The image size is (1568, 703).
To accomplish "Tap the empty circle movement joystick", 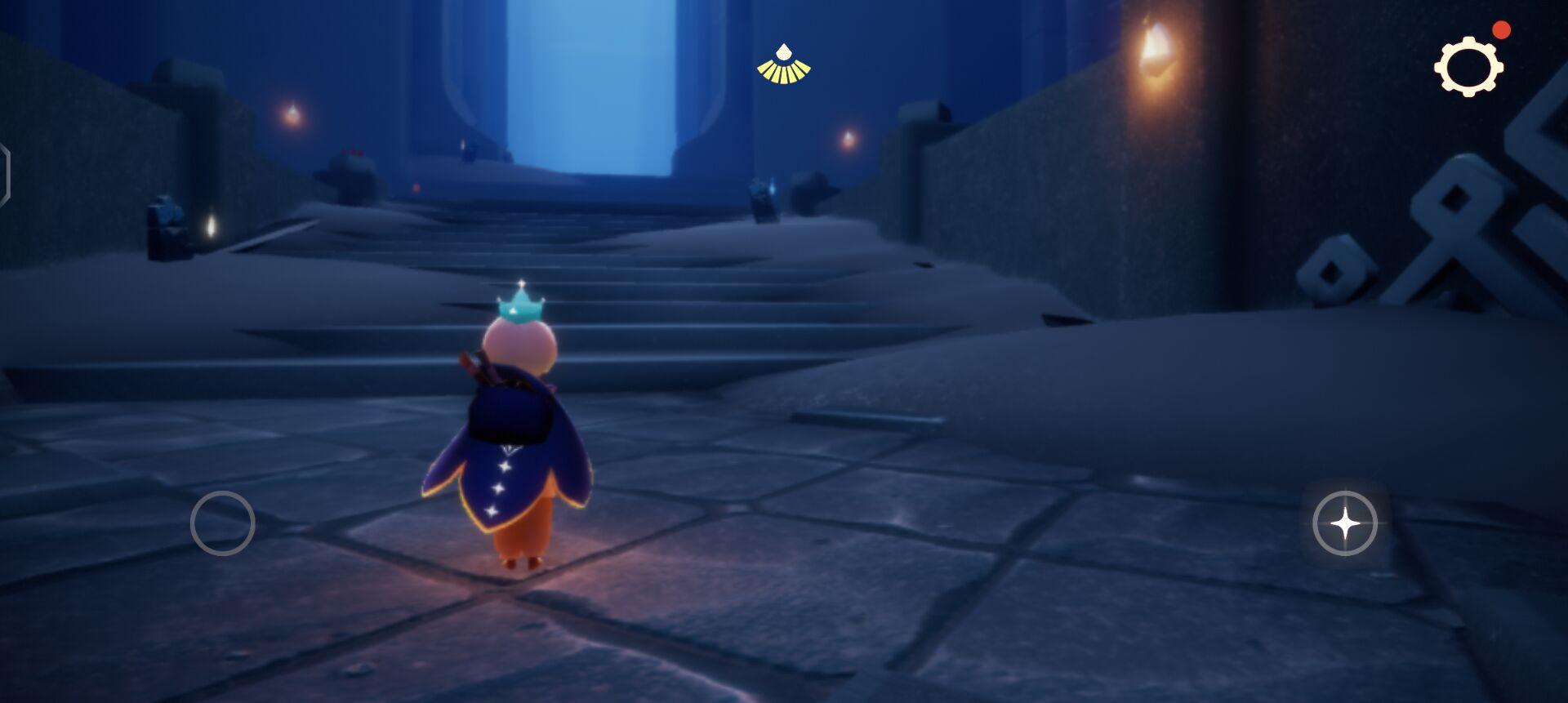I will (x=222, y=523).
